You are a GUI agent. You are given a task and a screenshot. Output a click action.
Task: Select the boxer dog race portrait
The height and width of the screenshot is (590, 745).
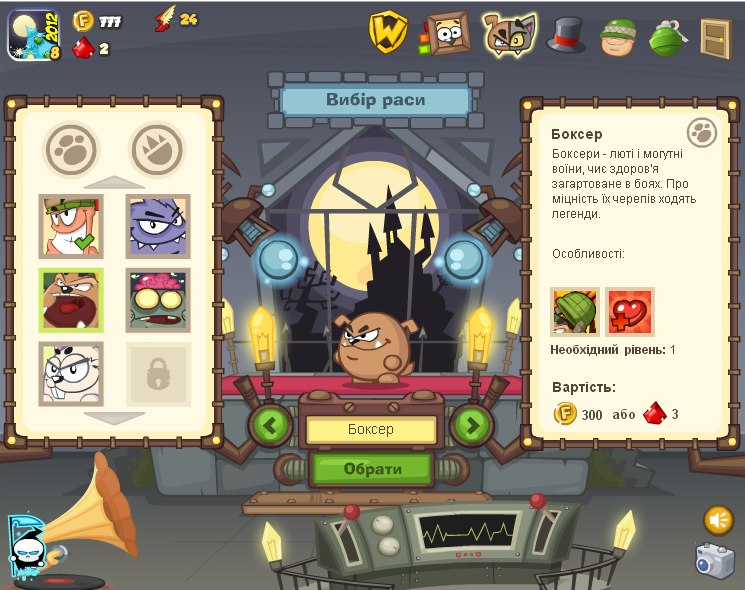[71, 300]
